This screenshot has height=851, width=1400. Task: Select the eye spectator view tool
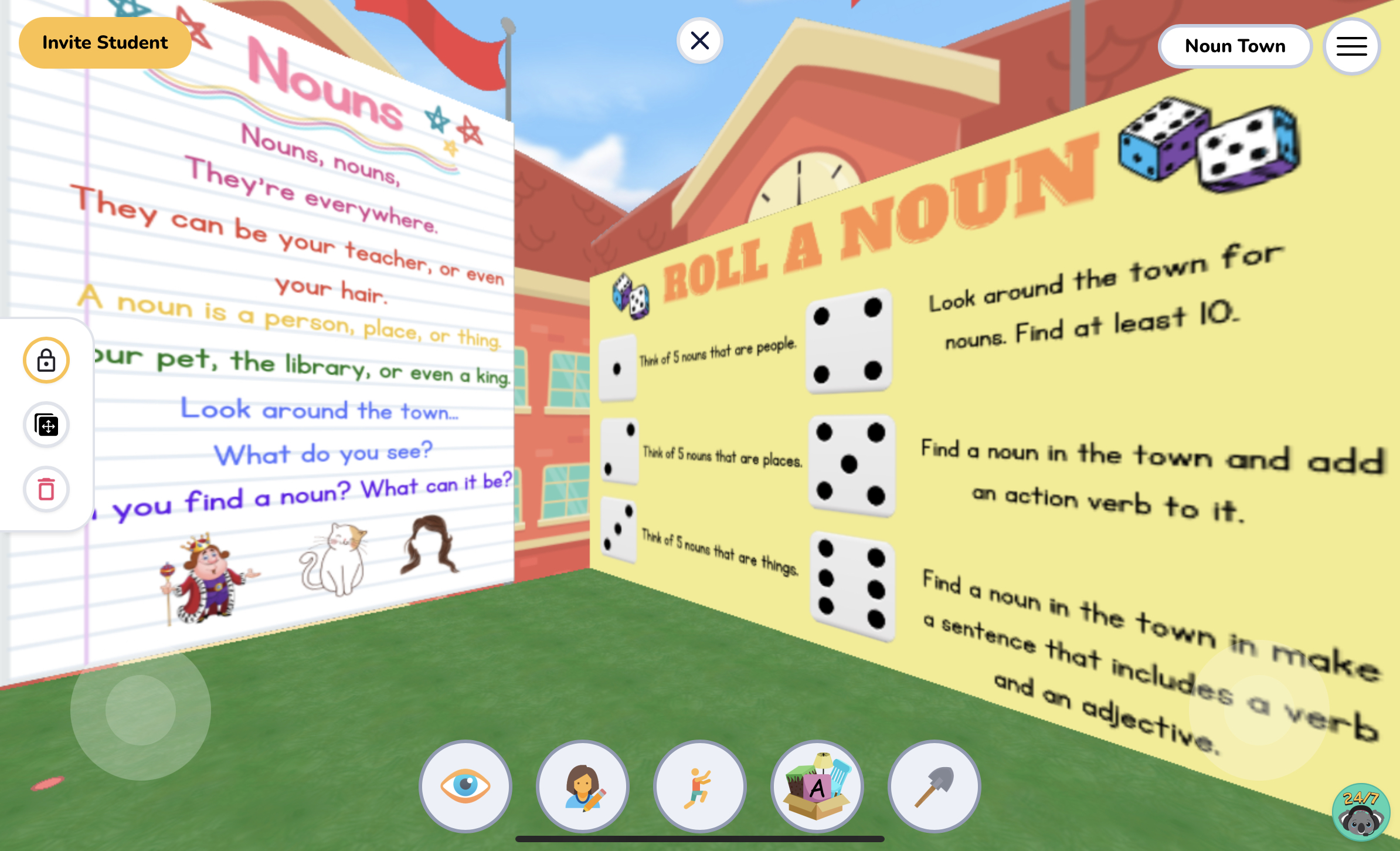pos(465,787)
